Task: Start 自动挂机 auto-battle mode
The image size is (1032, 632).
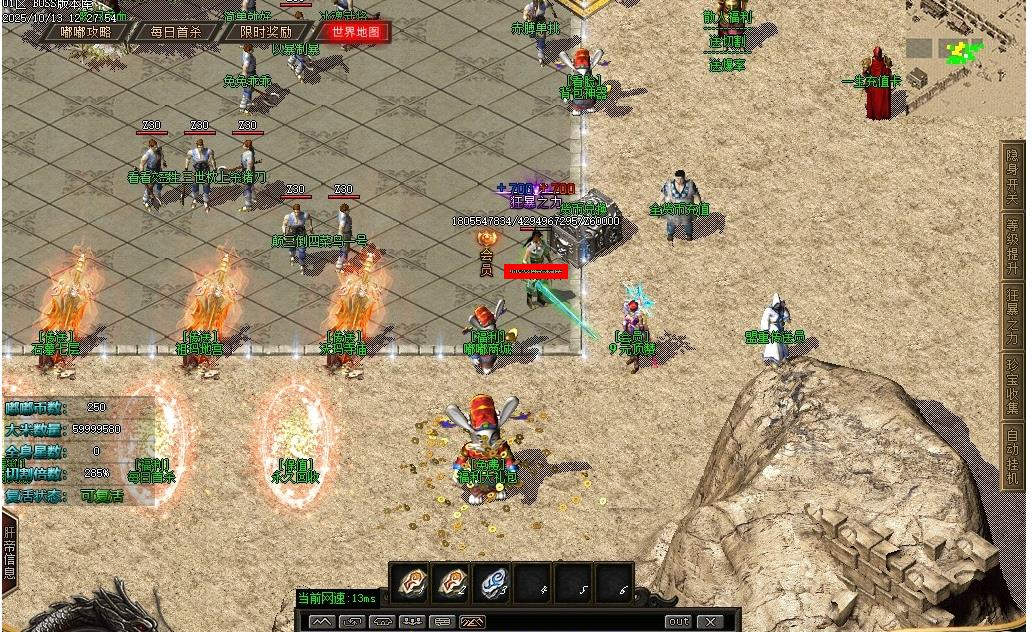Action: pyautogui.click(x=1013, y=457)
